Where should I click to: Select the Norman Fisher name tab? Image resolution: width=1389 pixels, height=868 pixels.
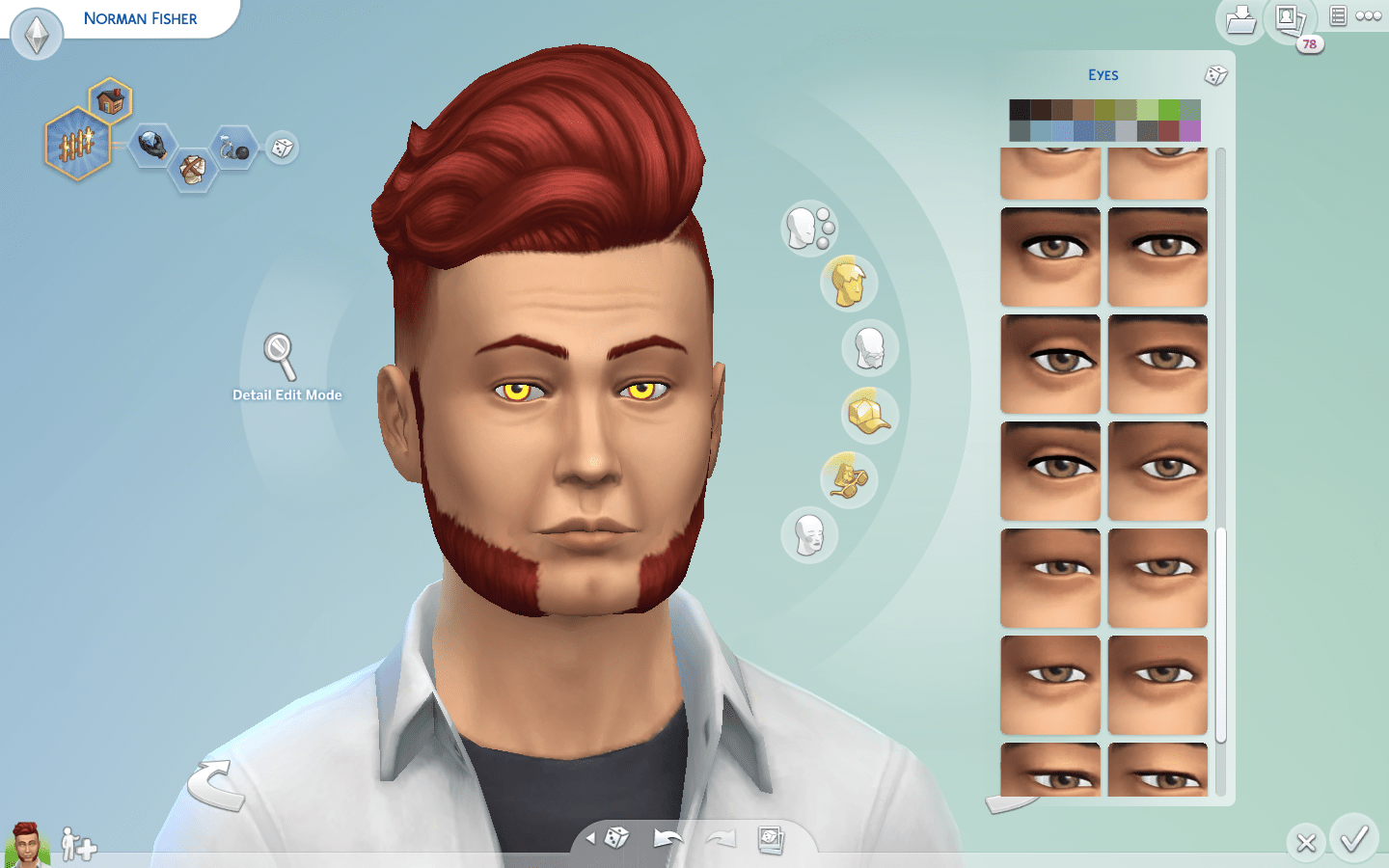140,17
